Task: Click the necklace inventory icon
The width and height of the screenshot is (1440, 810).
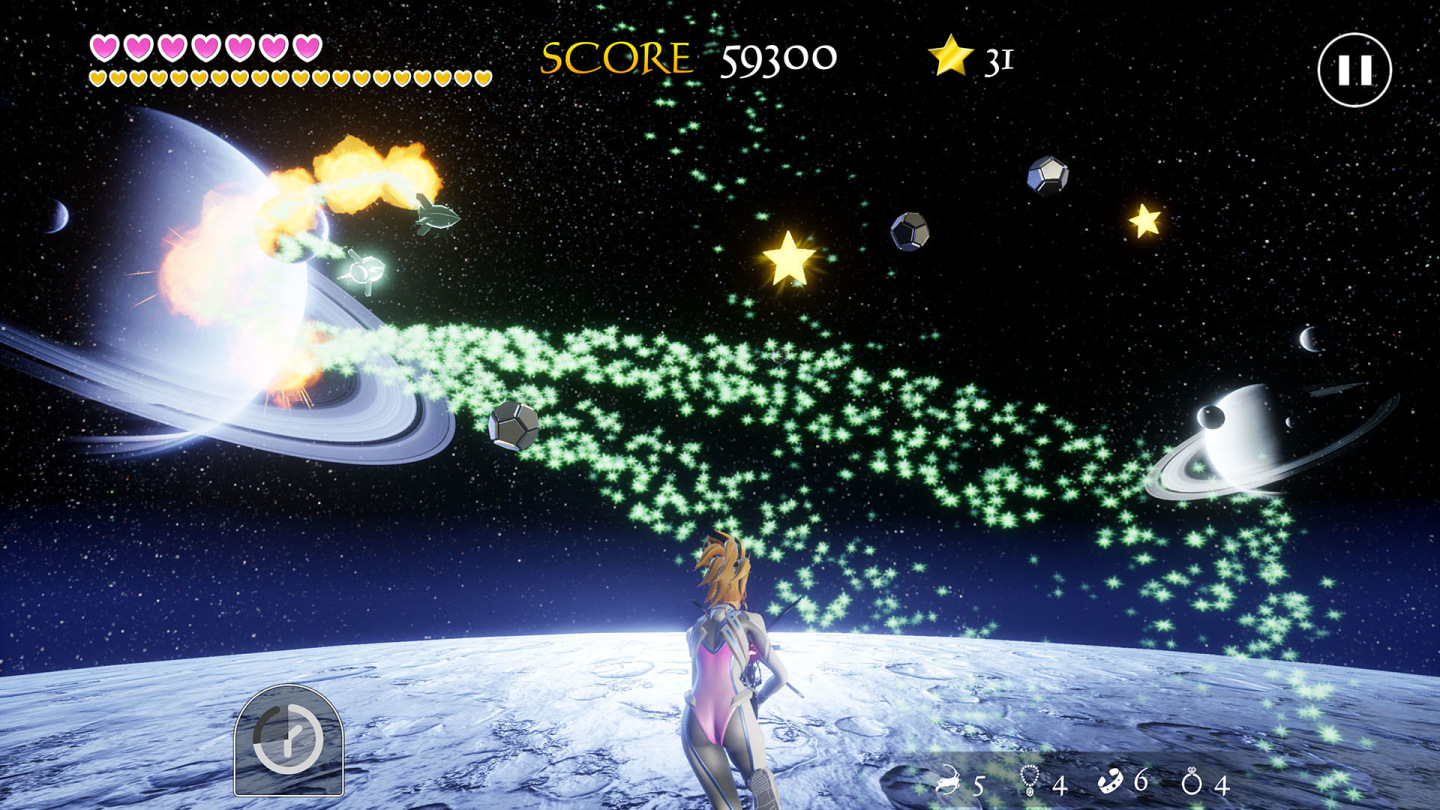Action: click(1029, 778)
